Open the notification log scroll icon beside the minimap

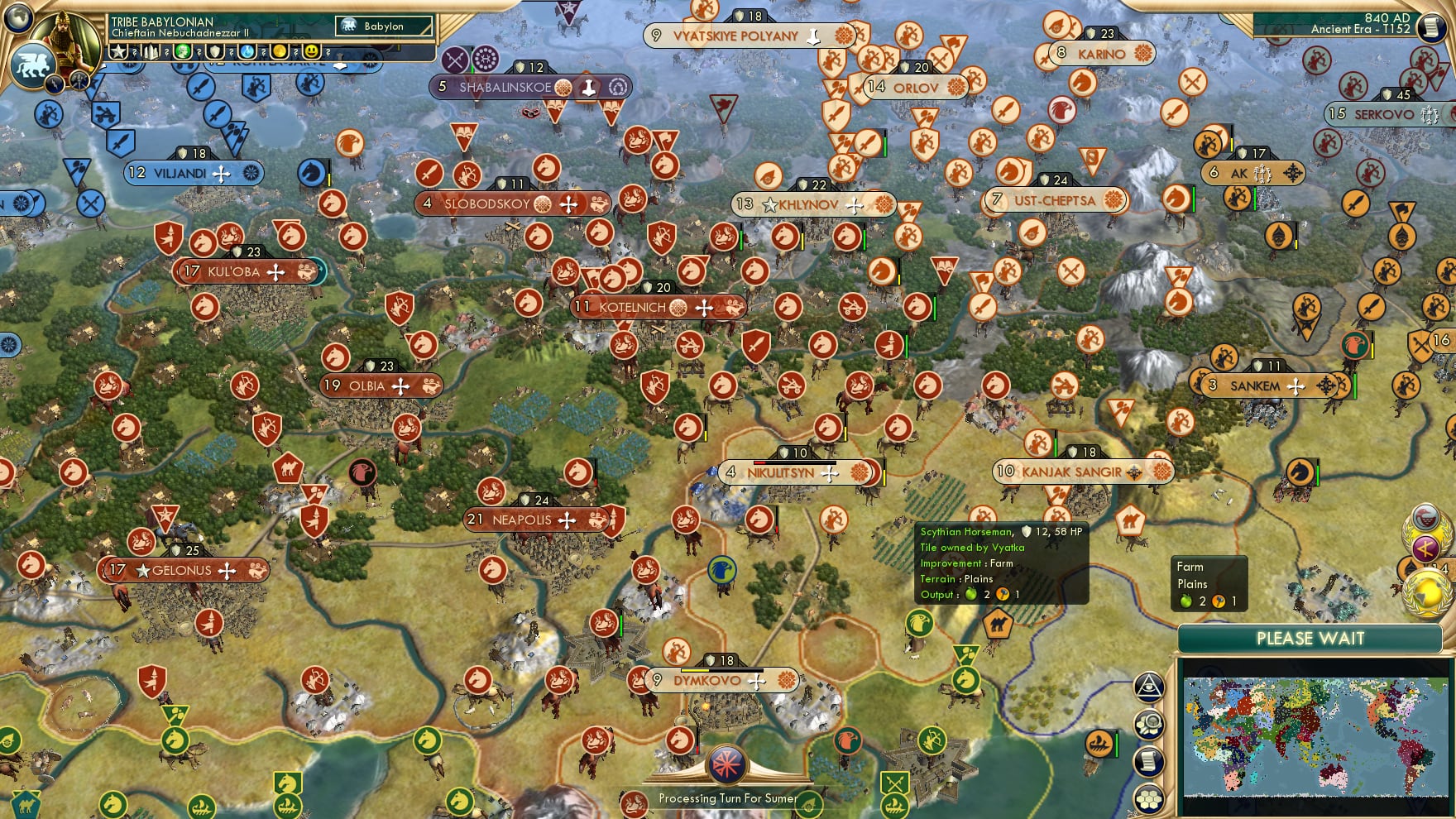[x=1147, y=759]
